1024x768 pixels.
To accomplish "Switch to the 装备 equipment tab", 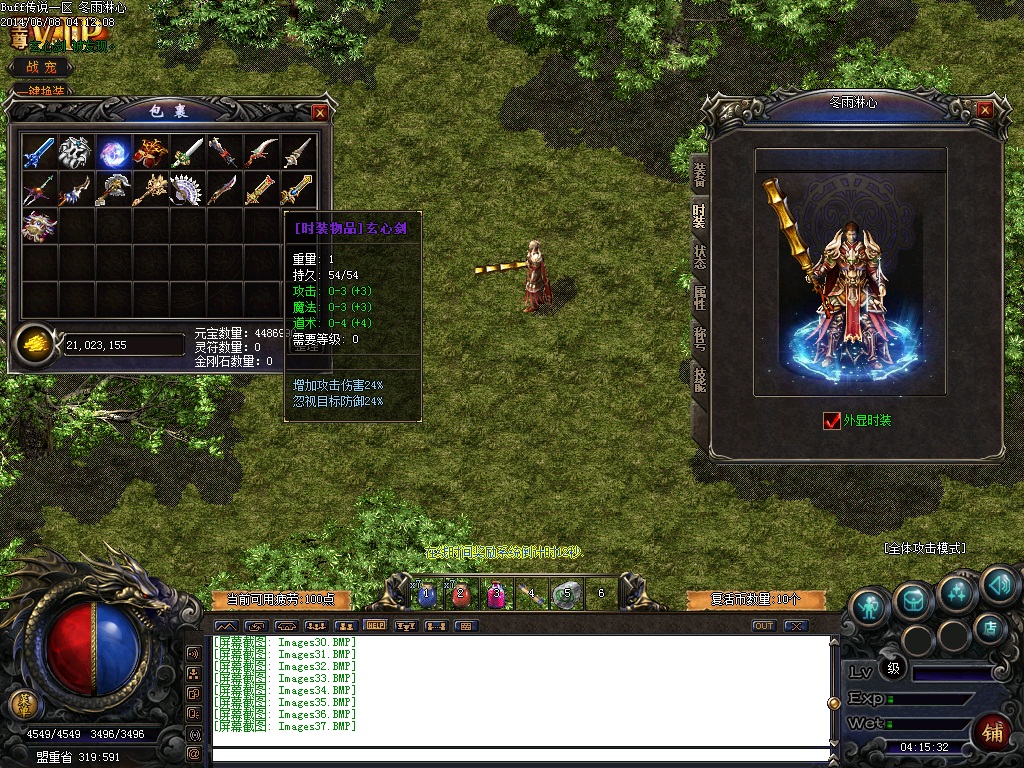I will pyautogui.click(x=699, y=174).
